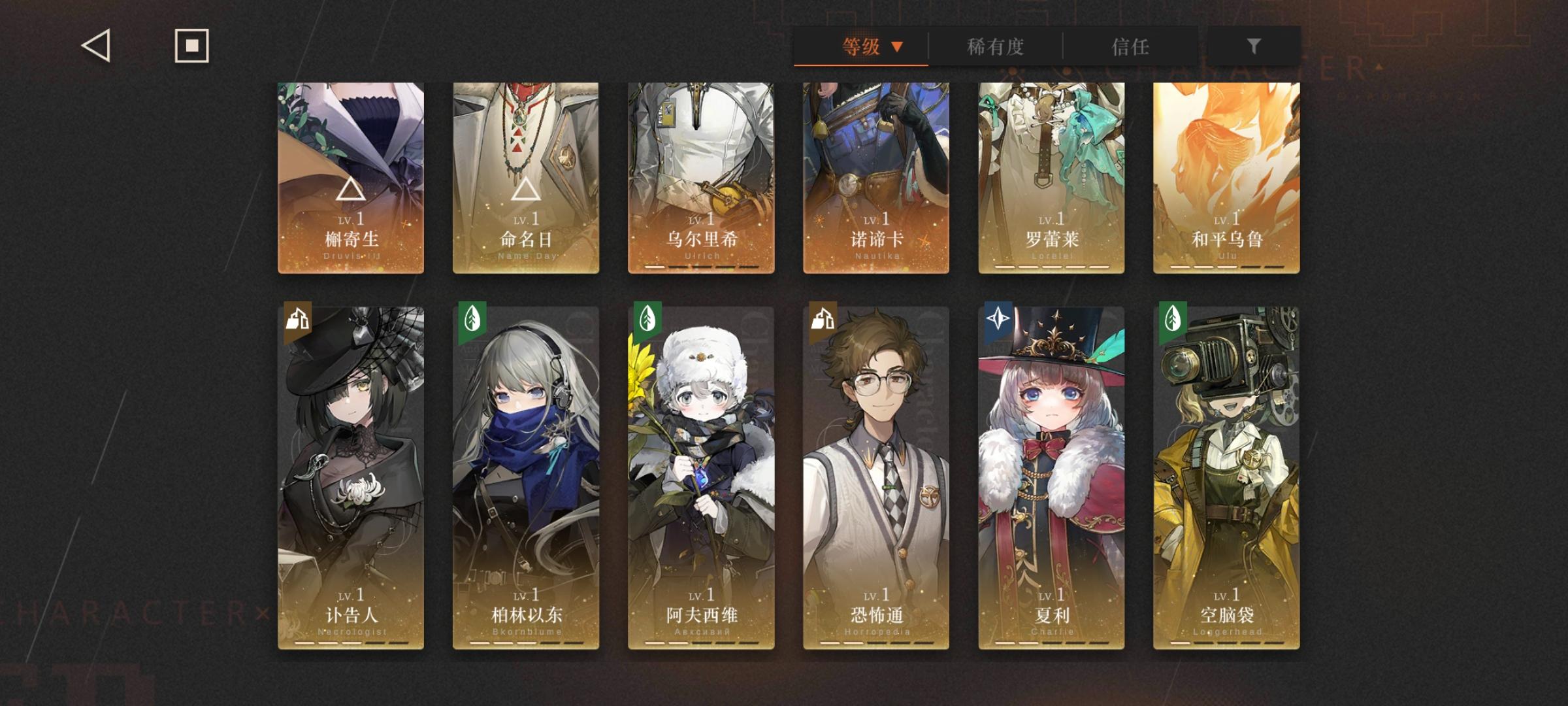Switch to the 信任 sorting tab
Viewport: 1568px width, 706px height.
coord(1130,46)
